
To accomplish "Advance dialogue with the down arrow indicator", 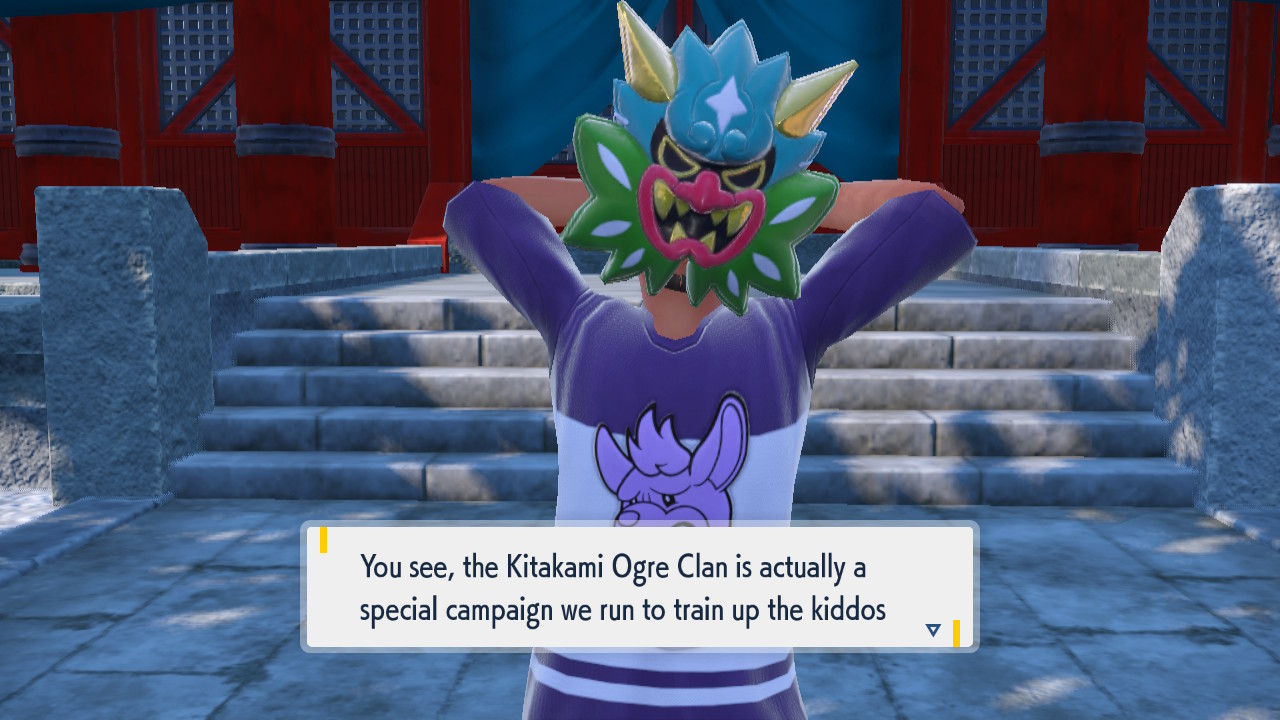I will (x=933, y=630).
